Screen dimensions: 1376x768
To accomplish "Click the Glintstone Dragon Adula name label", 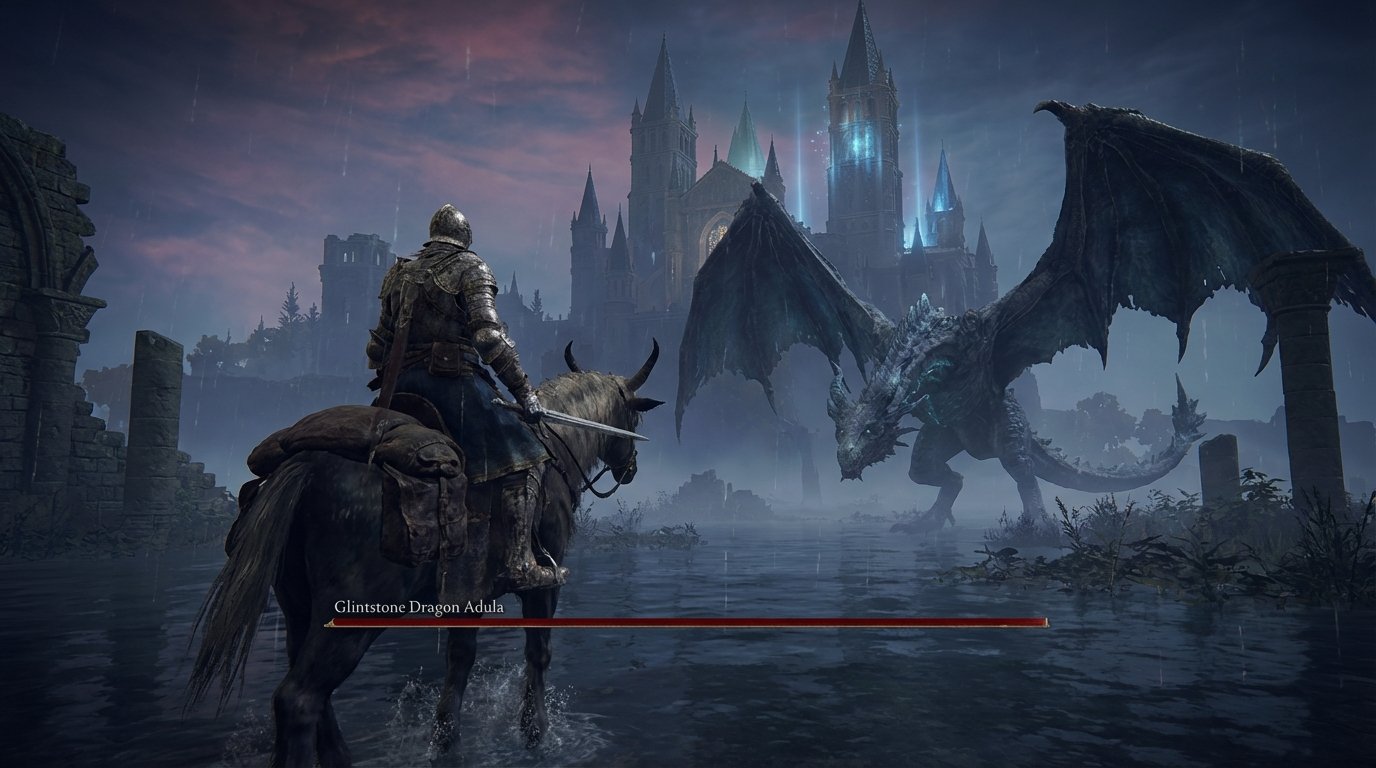I will [x=417, y=606].
